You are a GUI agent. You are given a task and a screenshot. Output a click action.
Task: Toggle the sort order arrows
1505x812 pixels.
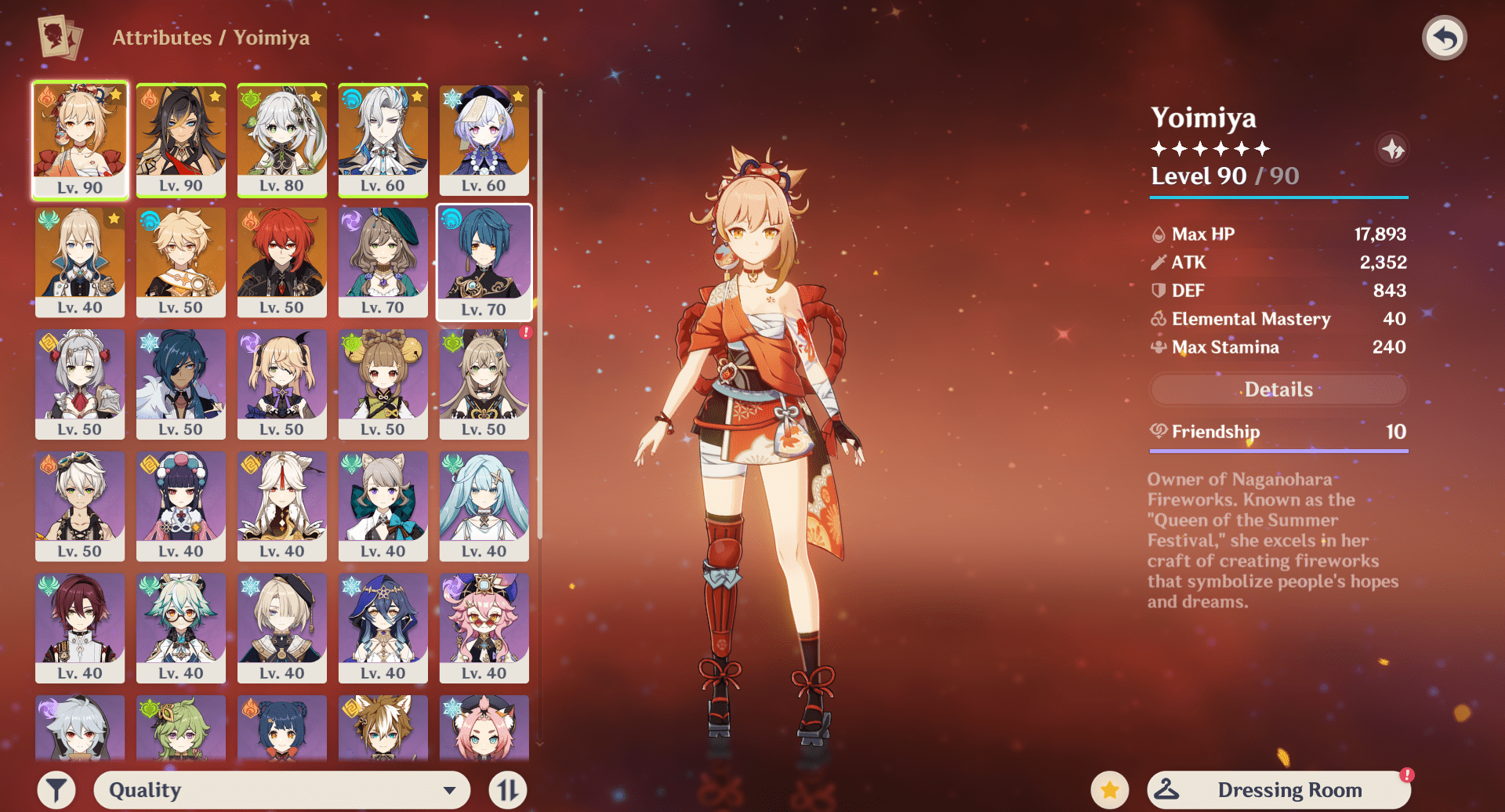(507, 790)
